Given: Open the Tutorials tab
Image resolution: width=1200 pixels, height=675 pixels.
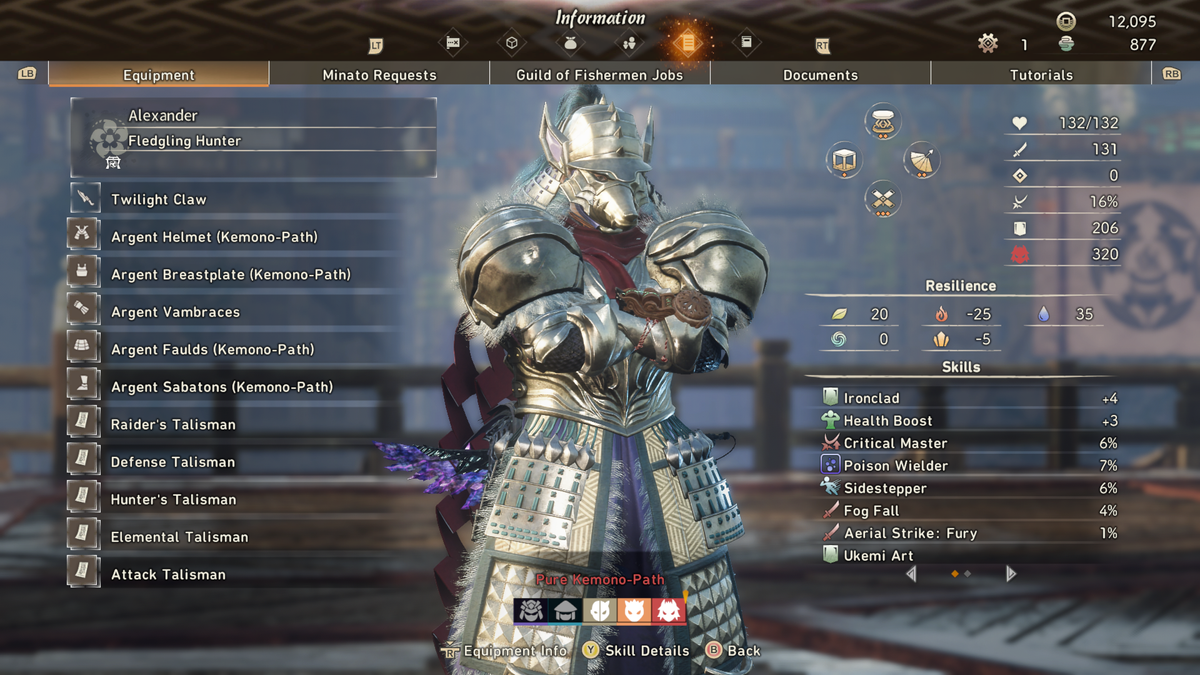Looking at the screenshot, I should coord(1041,75).
